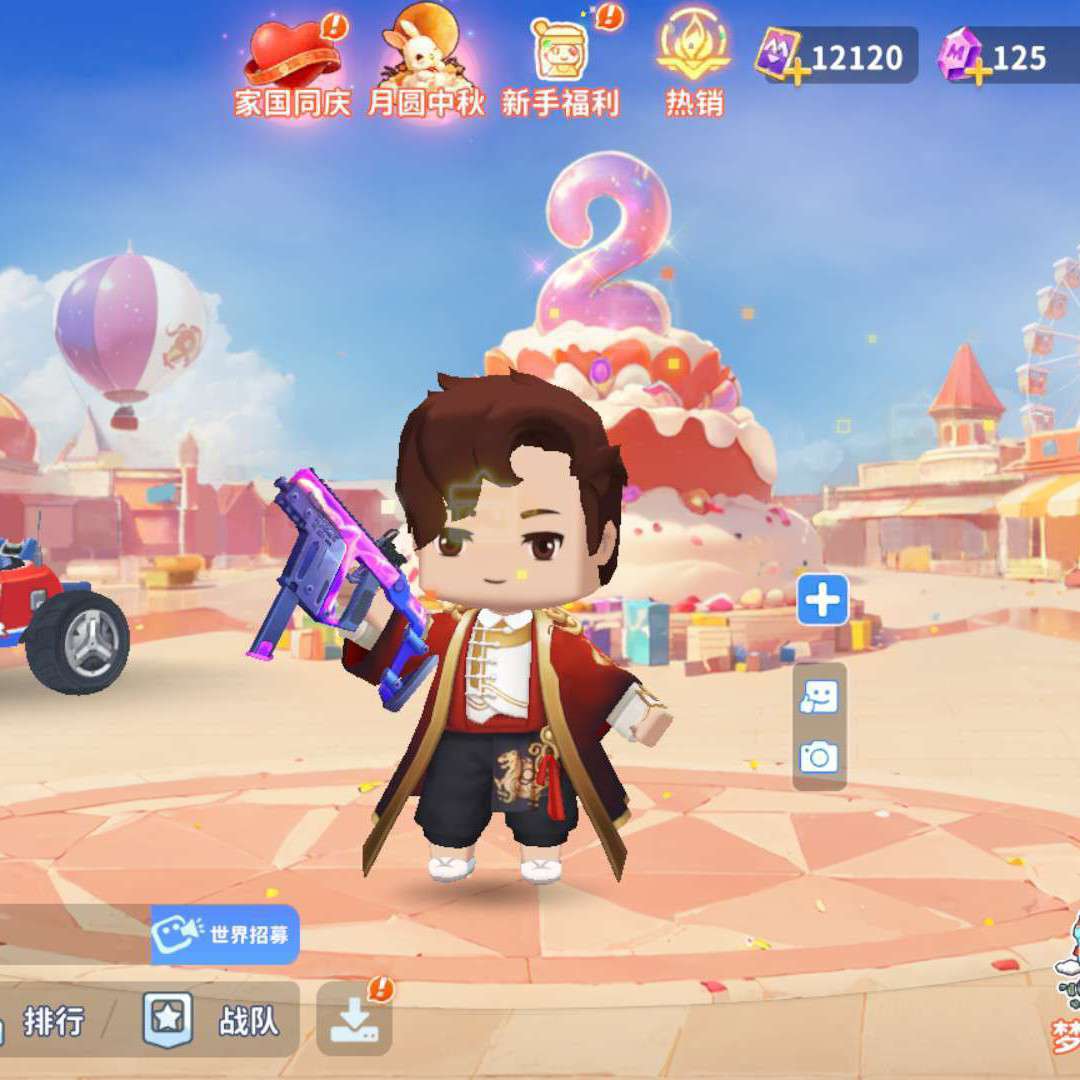The width and height of the screenshot is (1080, 1080).
Task: Open the 世界招募 world recruit chat
Action: tap(226, 935)
